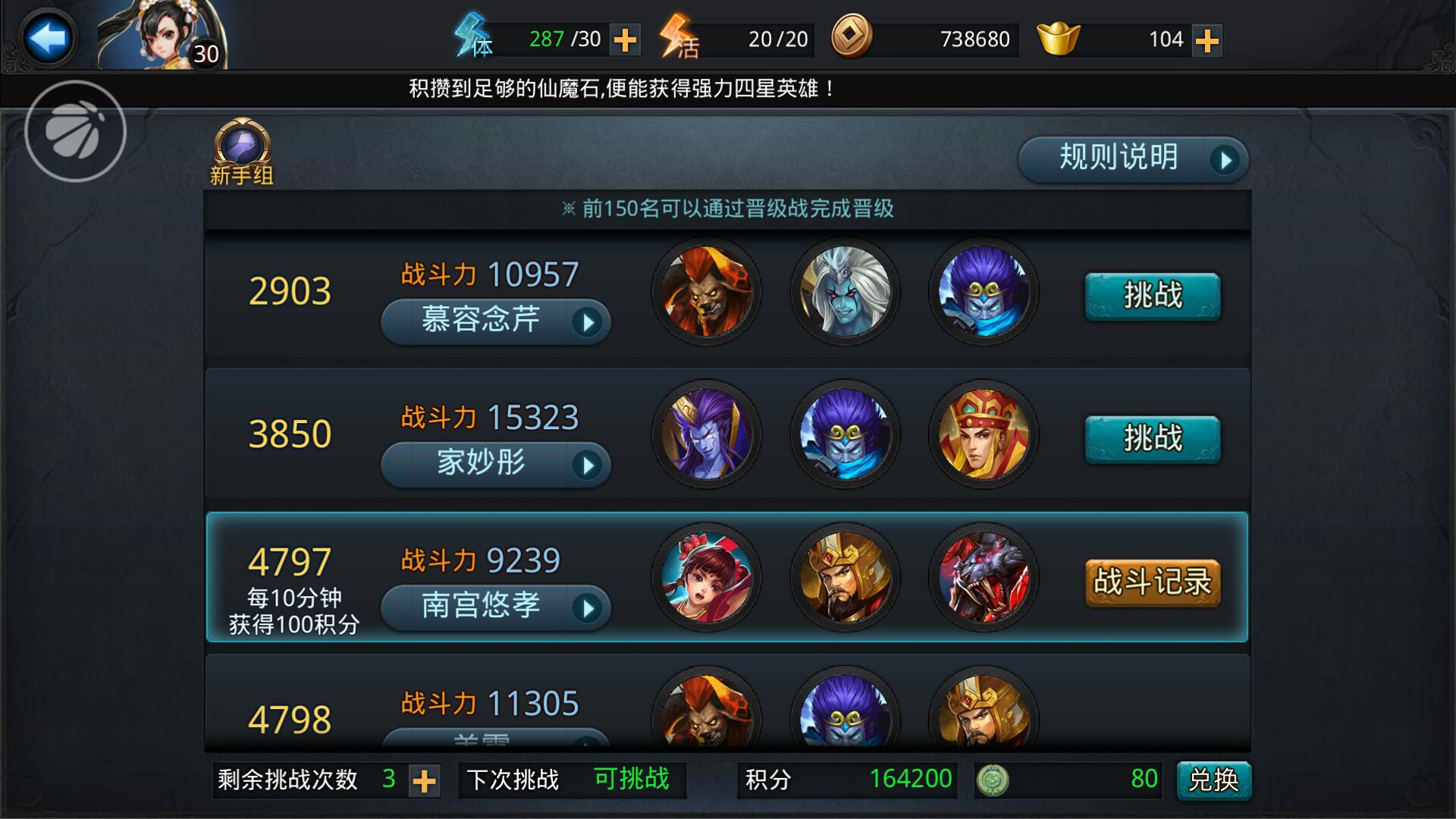This screenshot has height=819, width=1456.
Task: View the red dragon hero portrait in 南宫悠孝's team
Action: coord(984,578)
